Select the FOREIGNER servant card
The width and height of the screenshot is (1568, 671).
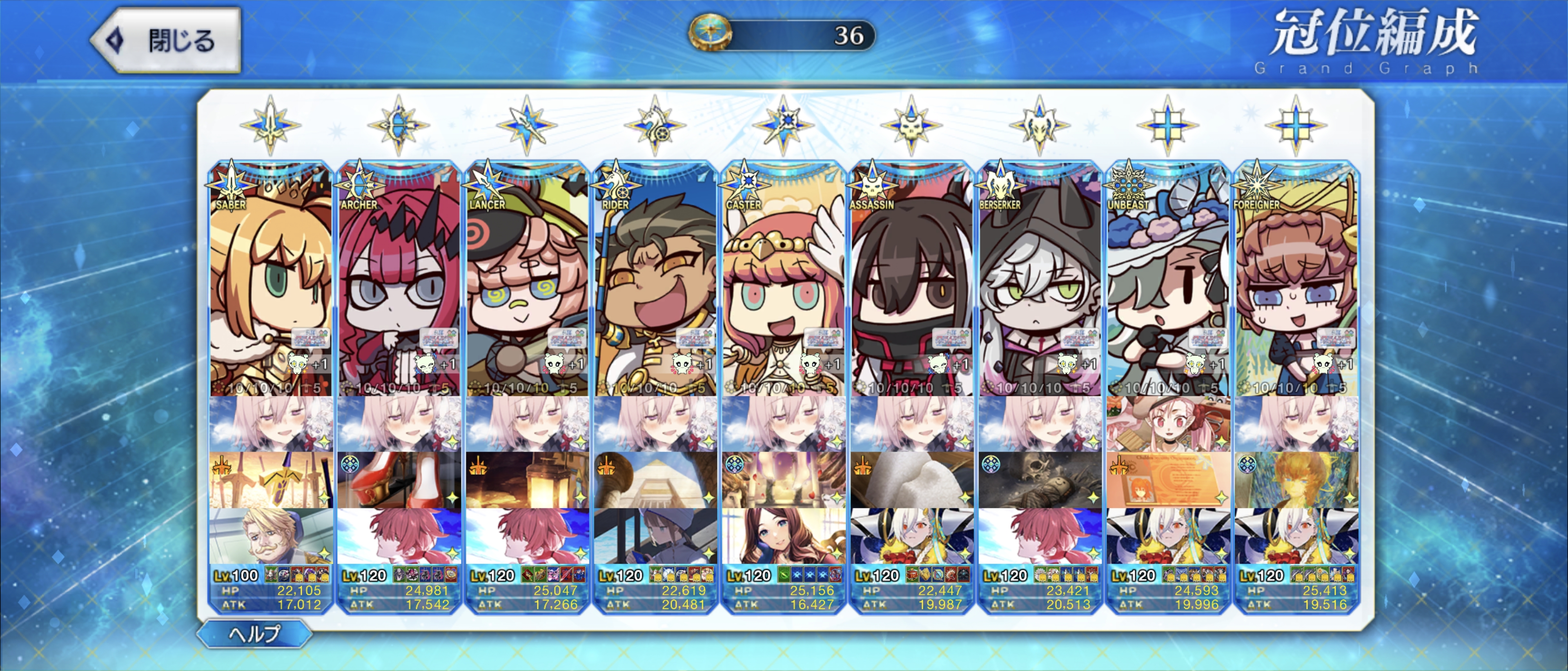(x=1296, y=280)
